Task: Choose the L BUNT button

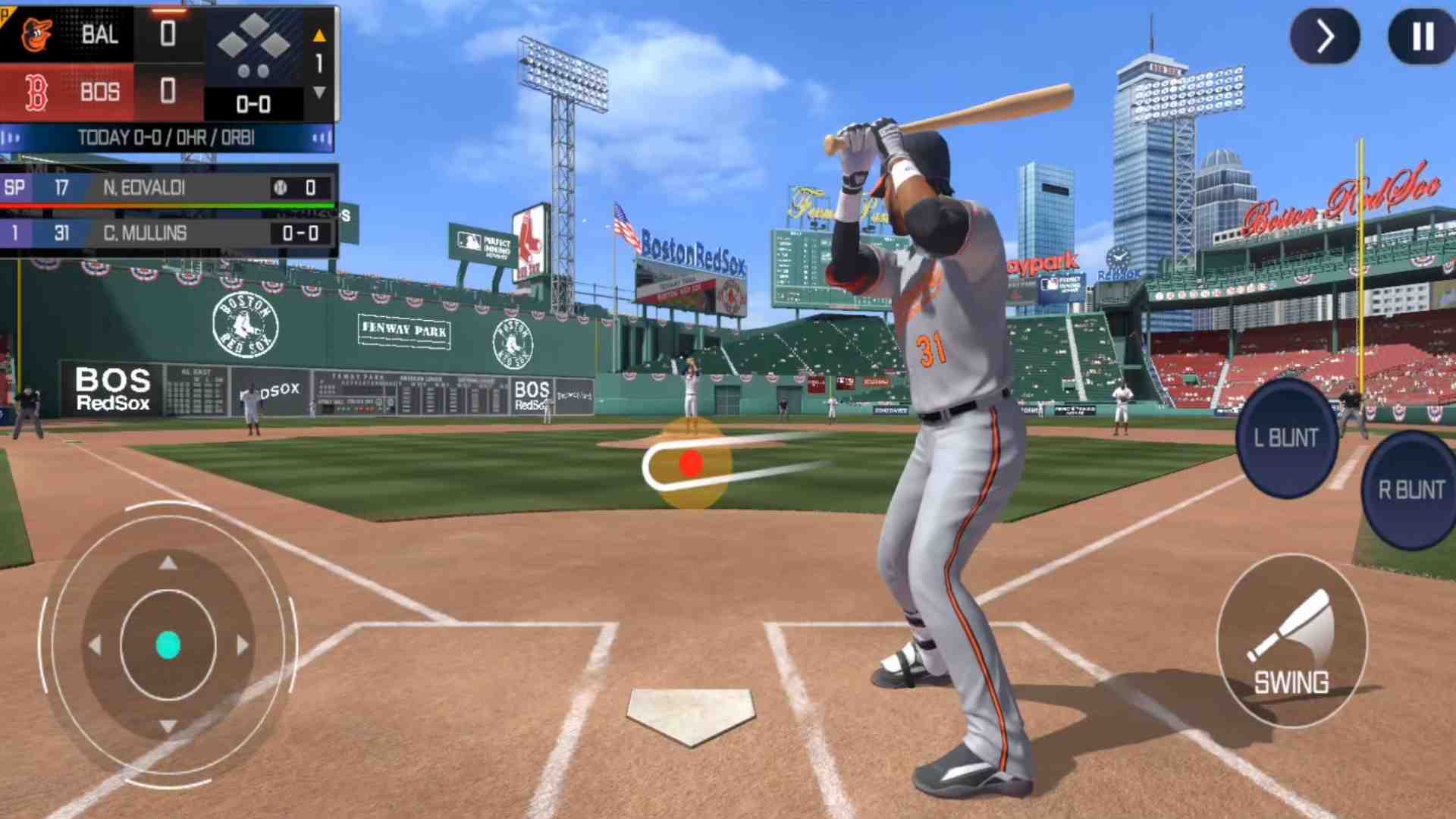Action: click(x=1286, y=438)
